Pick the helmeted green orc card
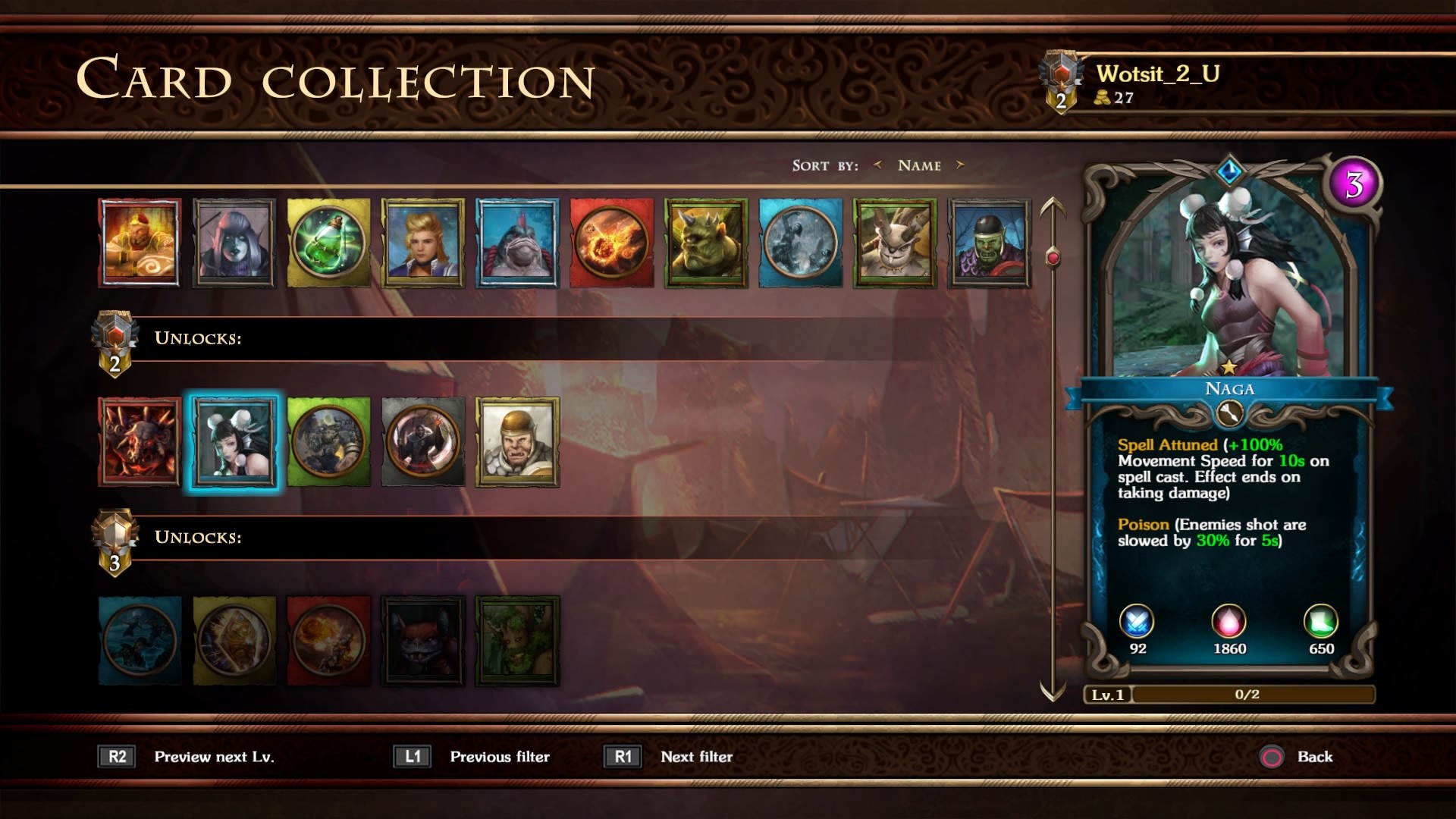 pyautogui.click(x=989, y=243)
